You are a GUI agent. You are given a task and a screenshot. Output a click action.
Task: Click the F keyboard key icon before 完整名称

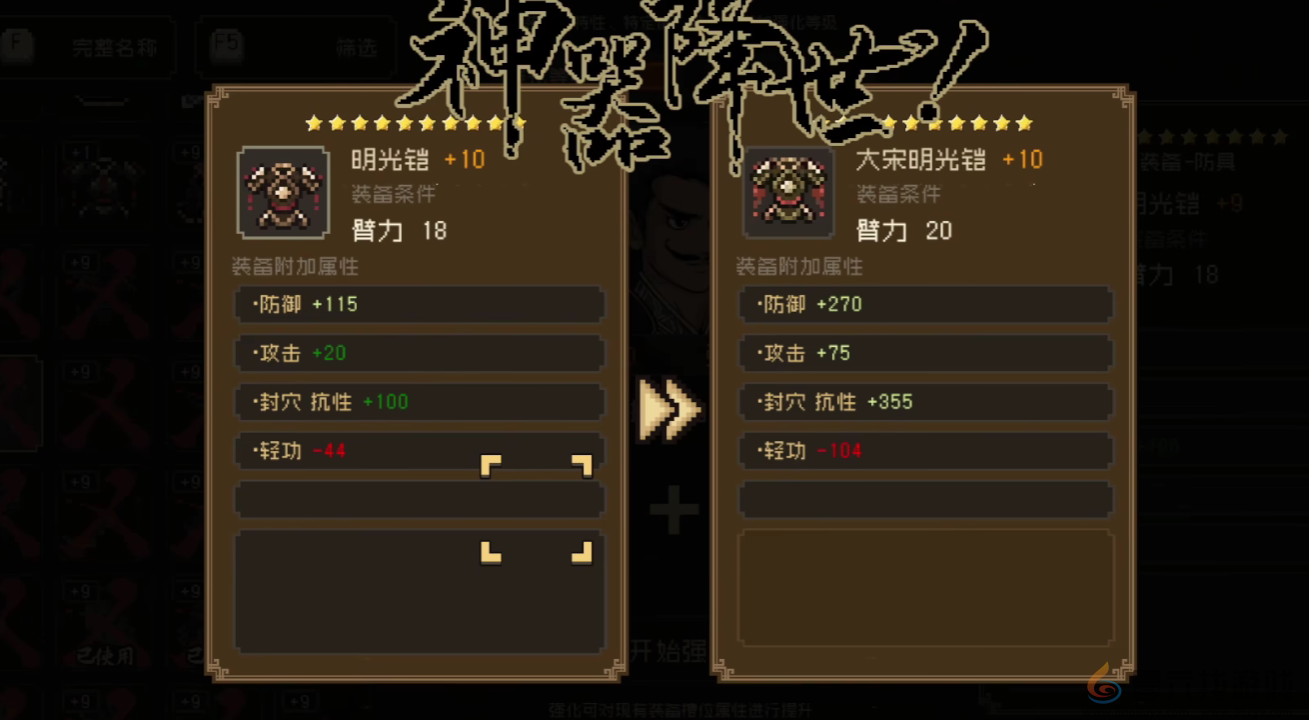point(16,47)
